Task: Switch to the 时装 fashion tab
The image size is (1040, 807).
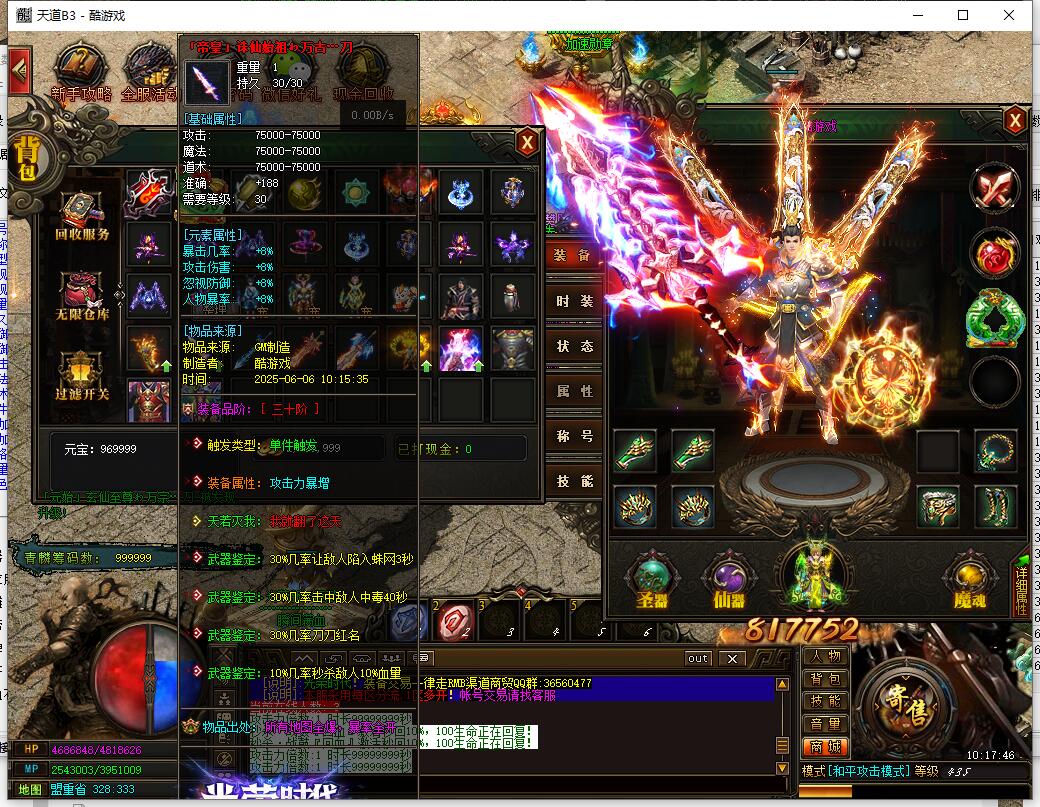Action: pos(574,300)
